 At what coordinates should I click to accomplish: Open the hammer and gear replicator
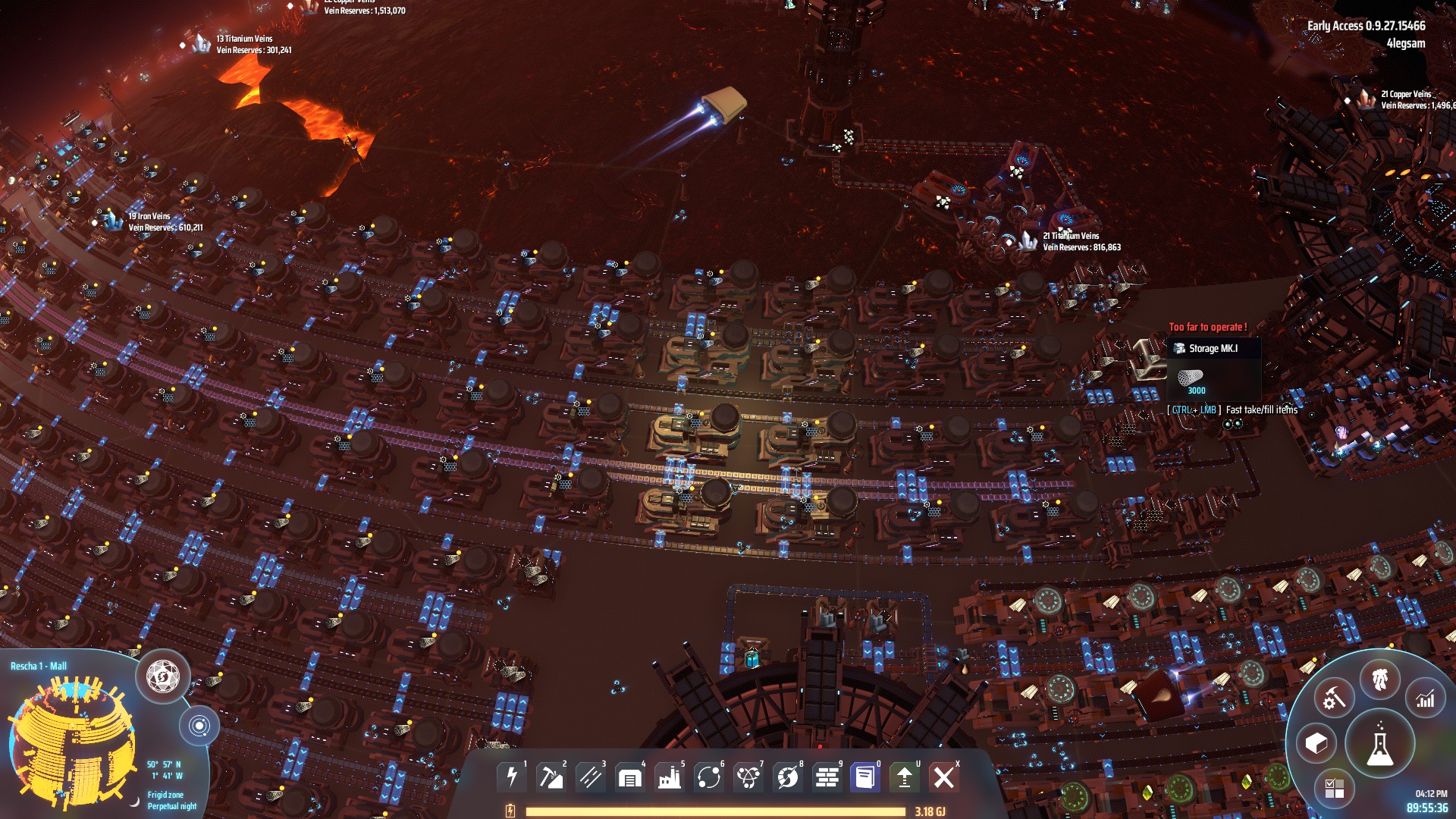(1334, 698)
